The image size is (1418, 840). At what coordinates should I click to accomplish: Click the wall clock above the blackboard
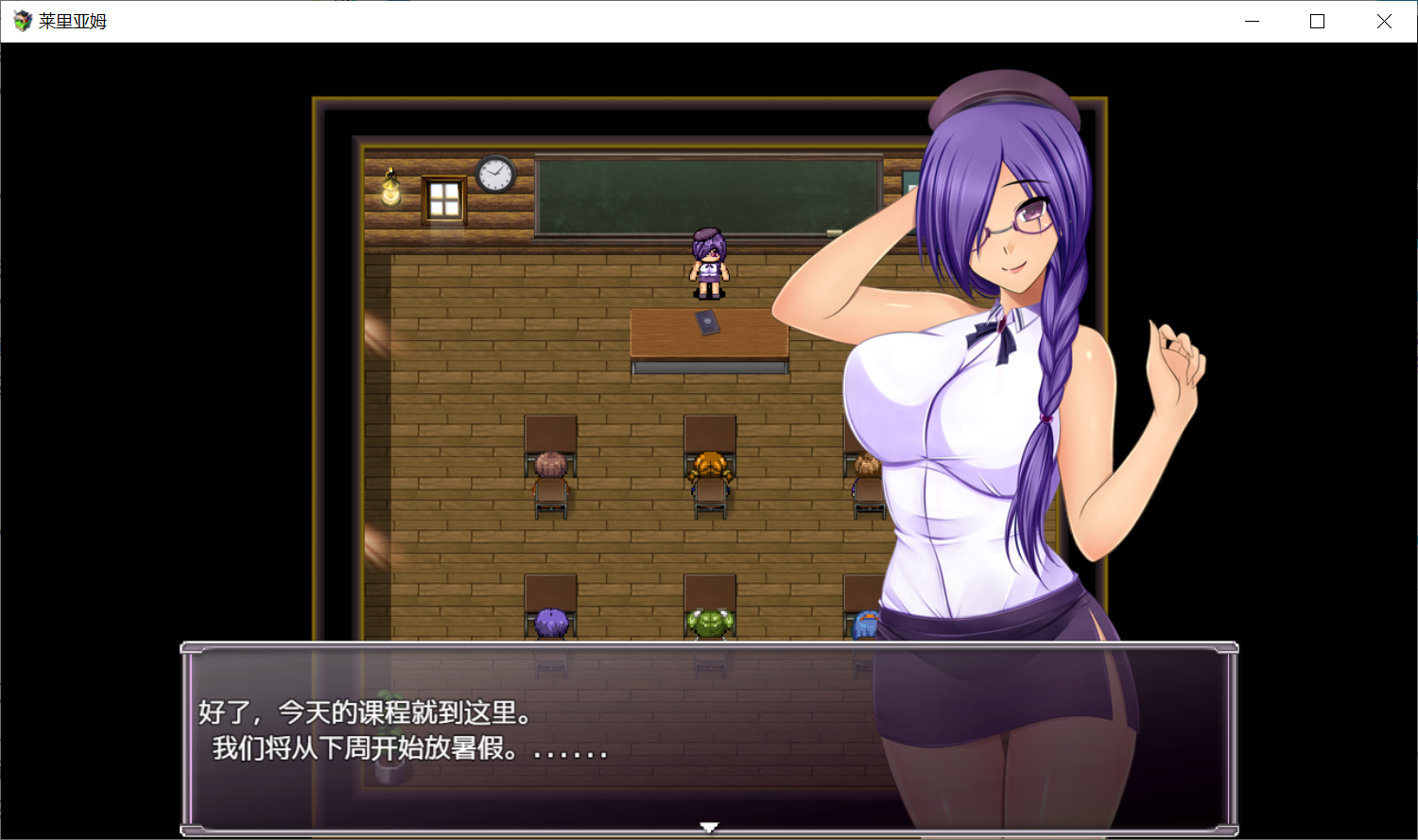tap(493, 175)
